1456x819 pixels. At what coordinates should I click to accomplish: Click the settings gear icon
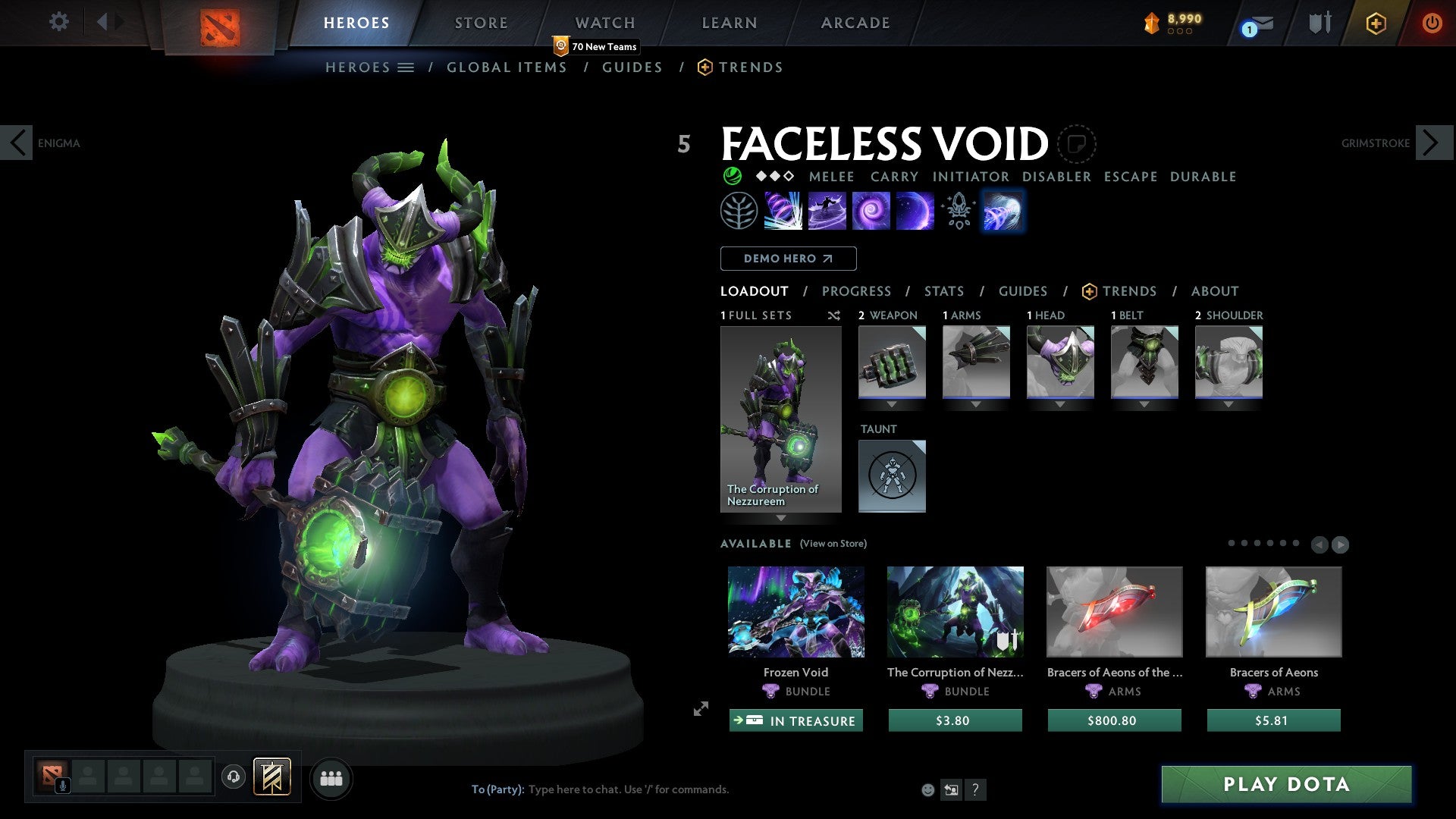(x=58, y=22)
